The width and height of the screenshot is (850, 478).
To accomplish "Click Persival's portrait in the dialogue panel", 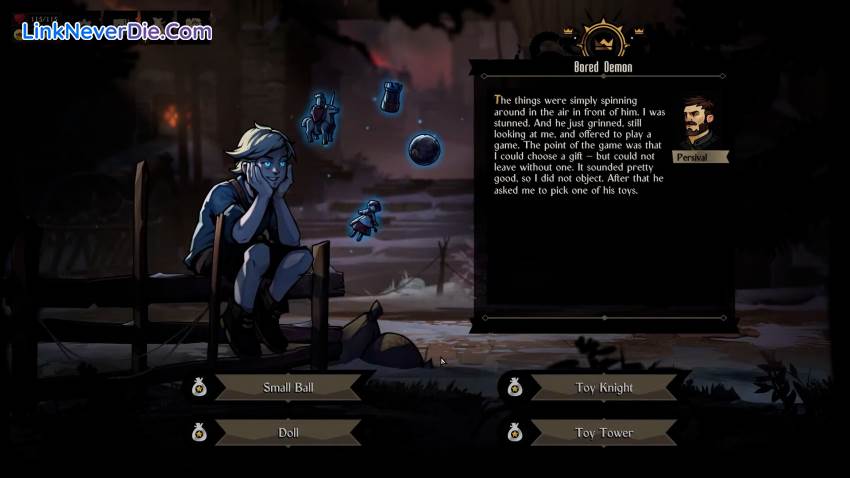I will 699,123.
